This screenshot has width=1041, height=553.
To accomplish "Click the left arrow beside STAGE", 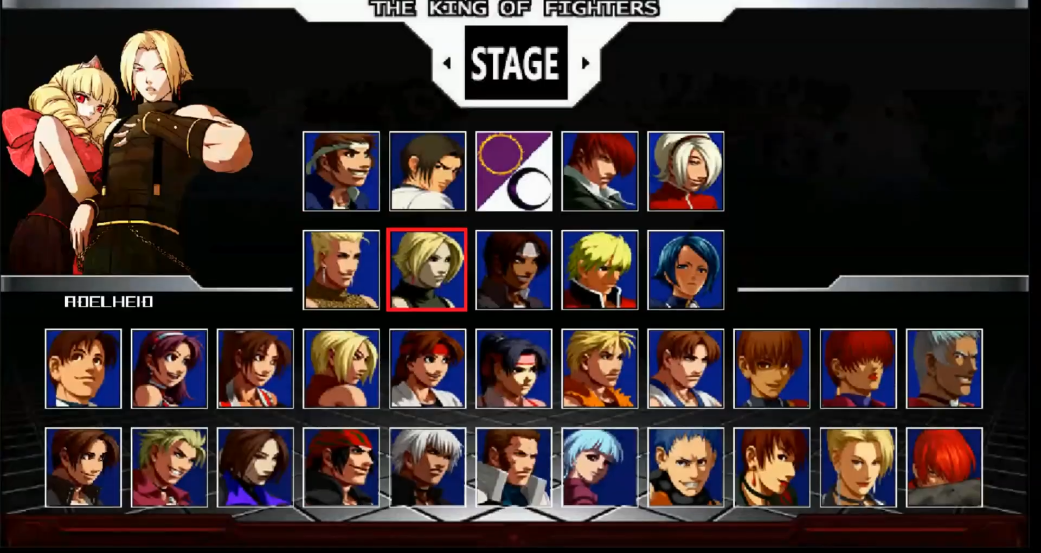I will (x=447, y=64).
